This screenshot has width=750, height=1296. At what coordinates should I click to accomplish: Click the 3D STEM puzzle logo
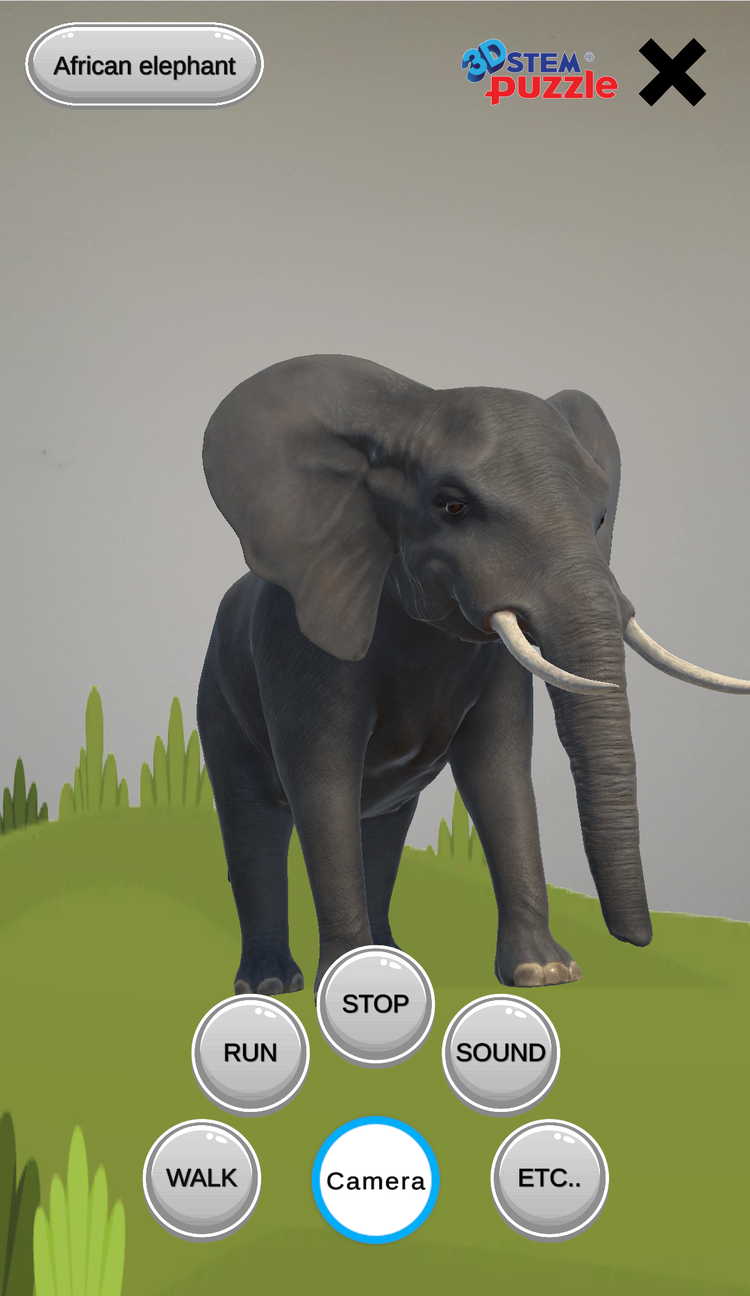click(x=540, y=75)
